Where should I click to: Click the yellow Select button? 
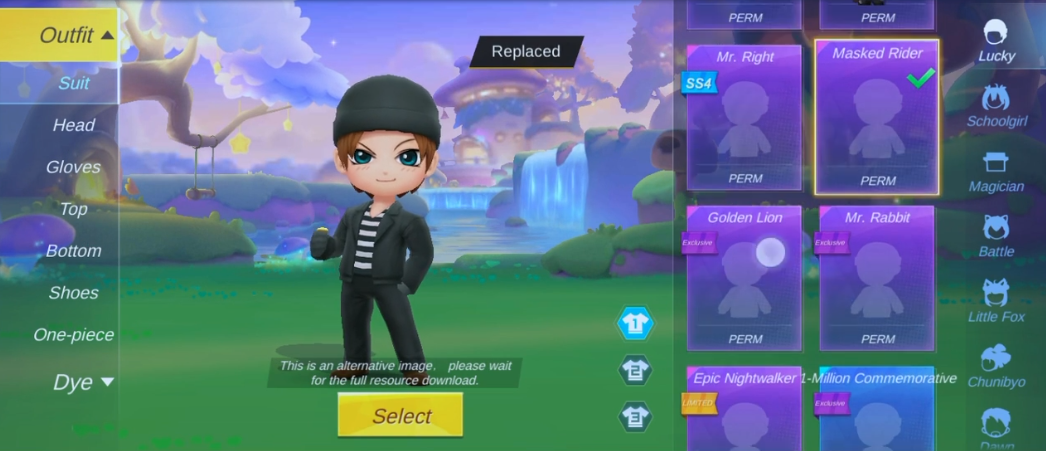pos(400,415)
